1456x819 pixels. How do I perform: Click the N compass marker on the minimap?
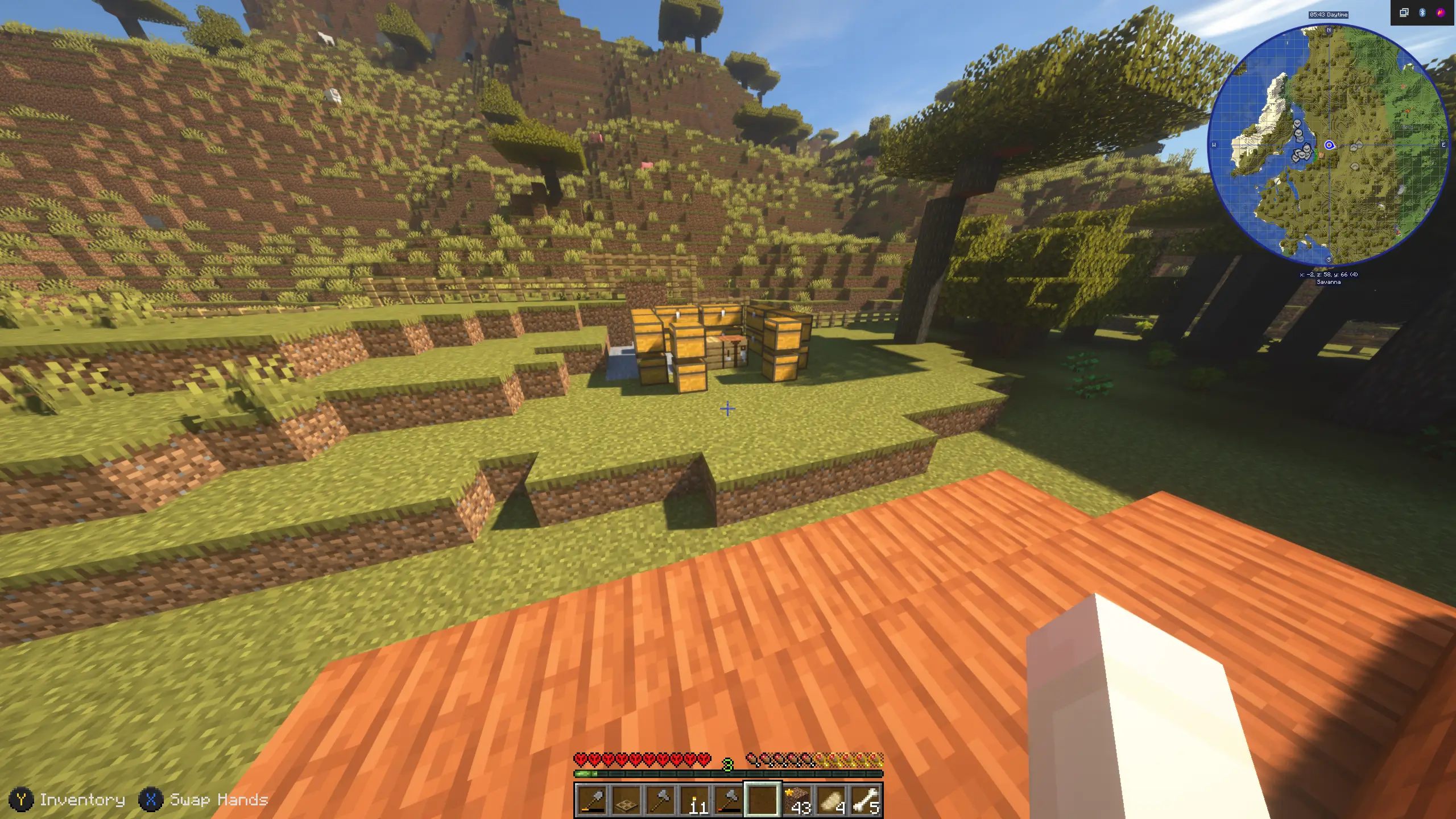pos(1329,30)
